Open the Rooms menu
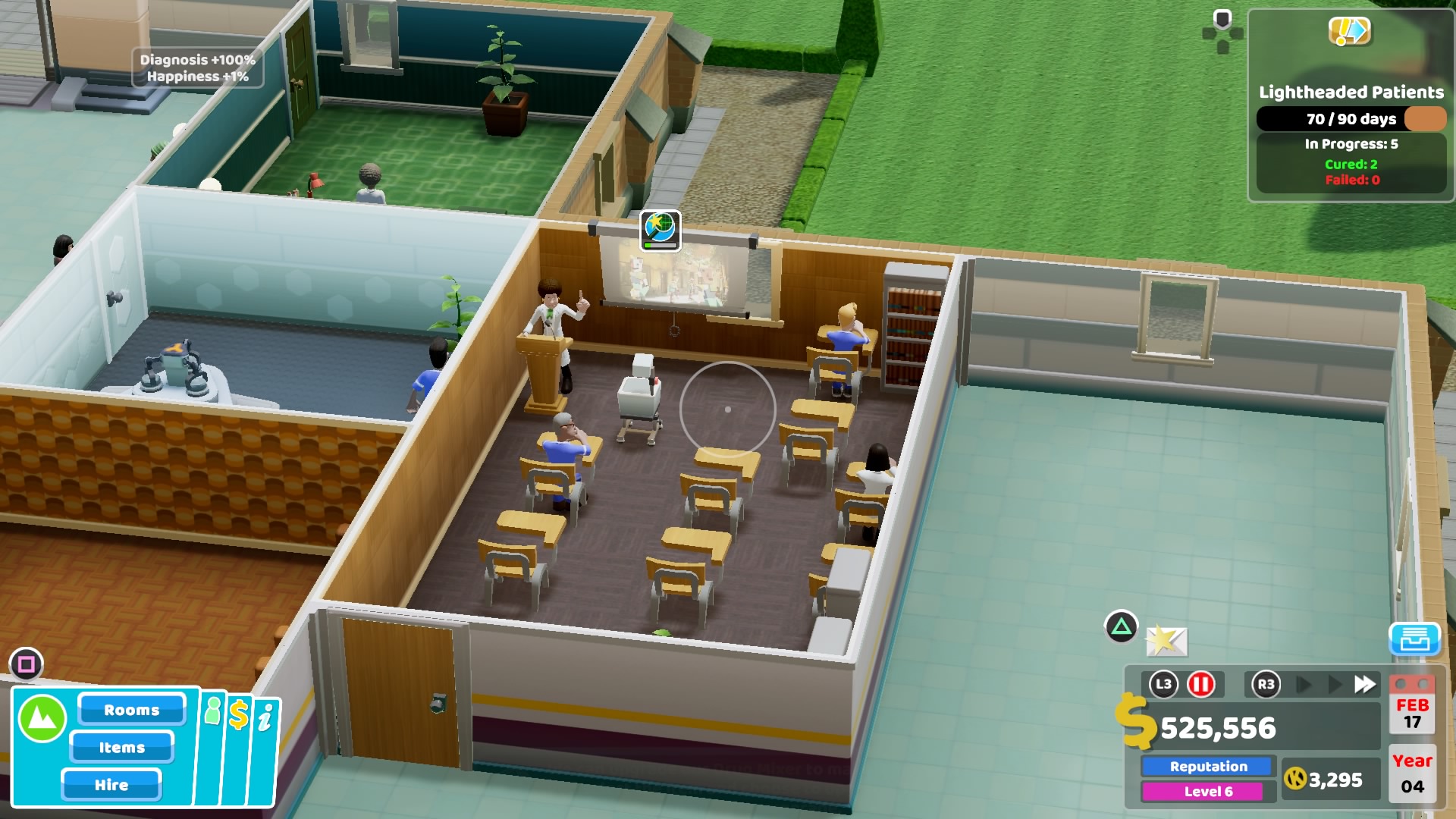The width and height of the screenshot is (1456, 819). [131, 711]
